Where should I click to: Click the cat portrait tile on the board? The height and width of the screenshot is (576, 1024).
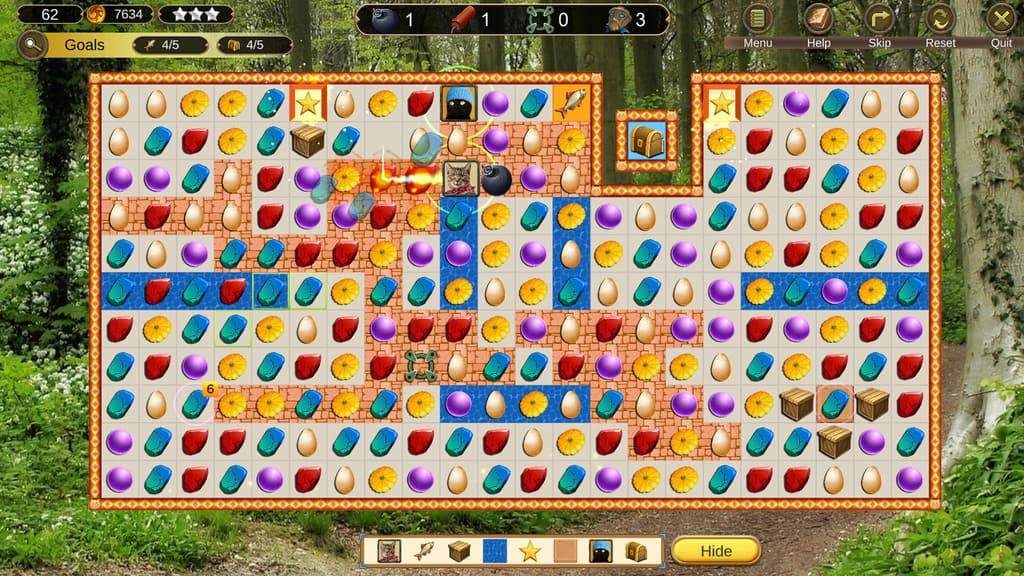459,179
